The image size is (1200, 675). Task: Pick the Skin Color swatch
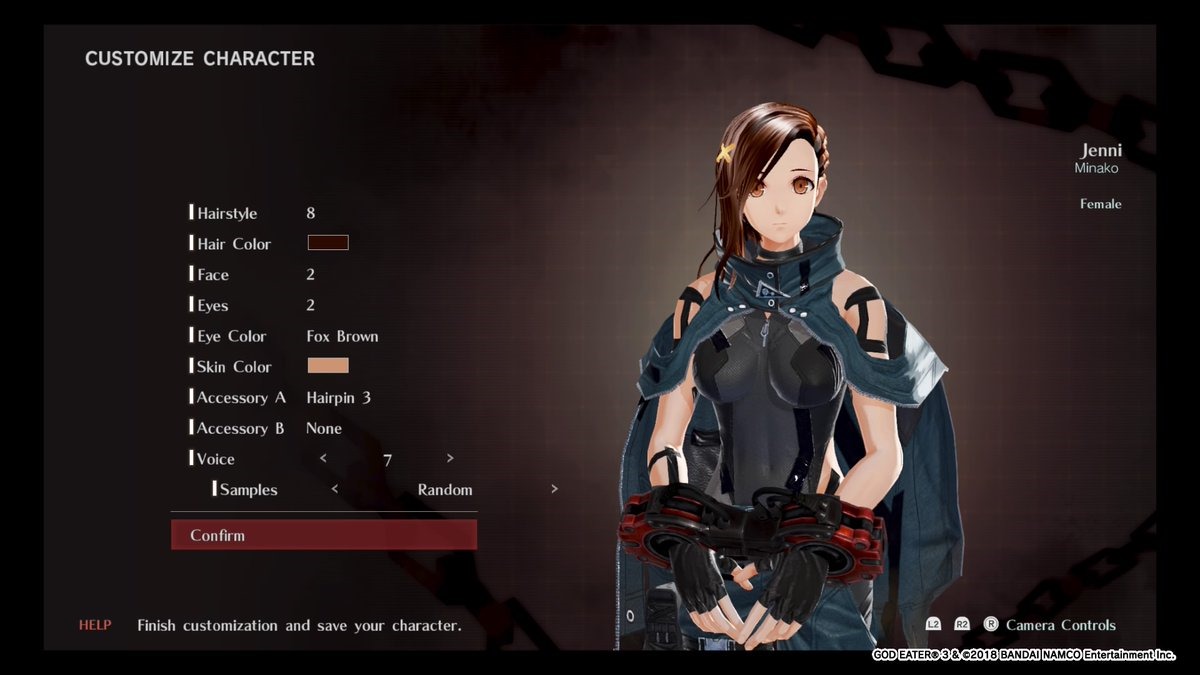click(x=328, y=366)
